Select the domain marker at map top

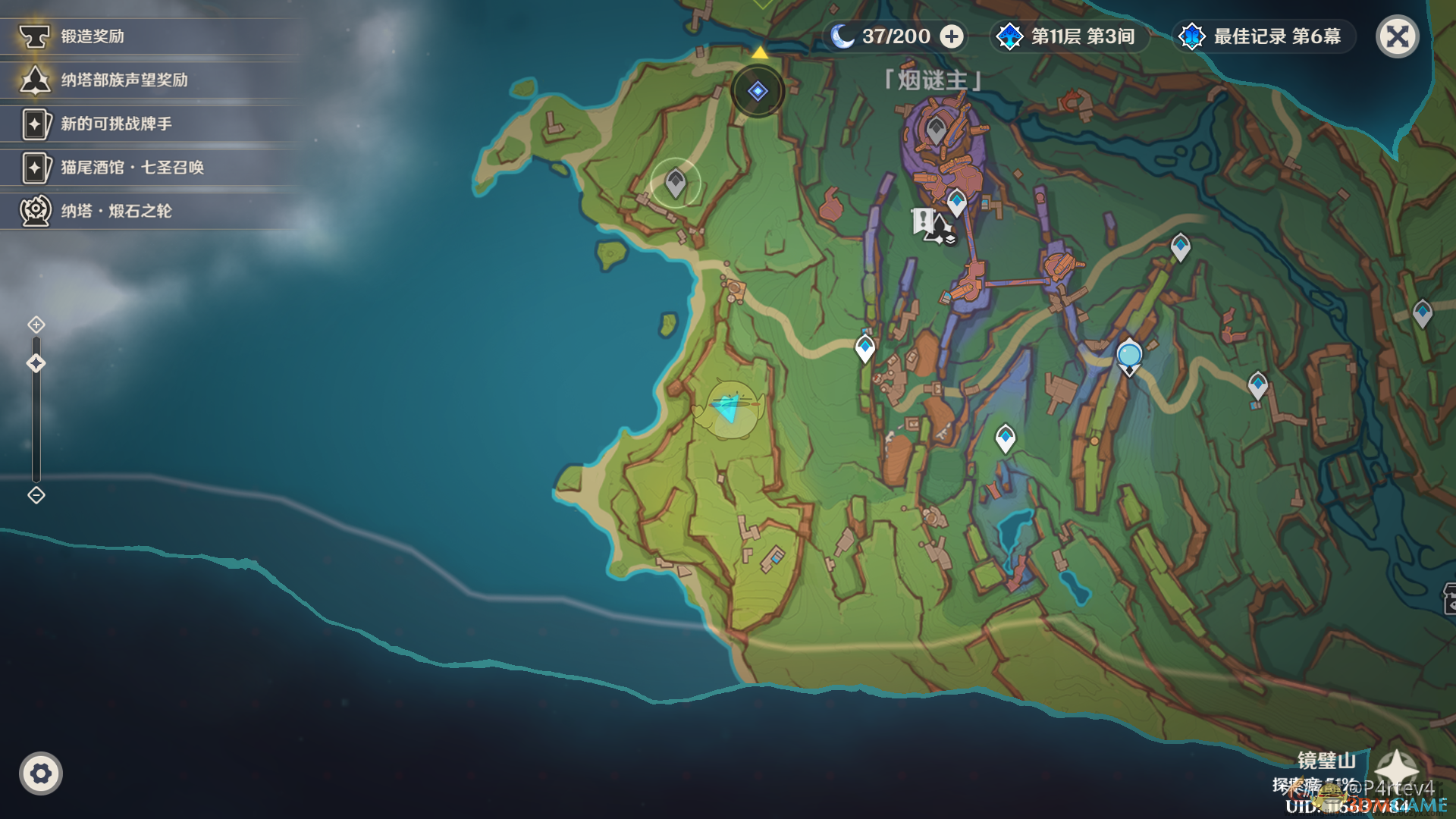[758, 91]
